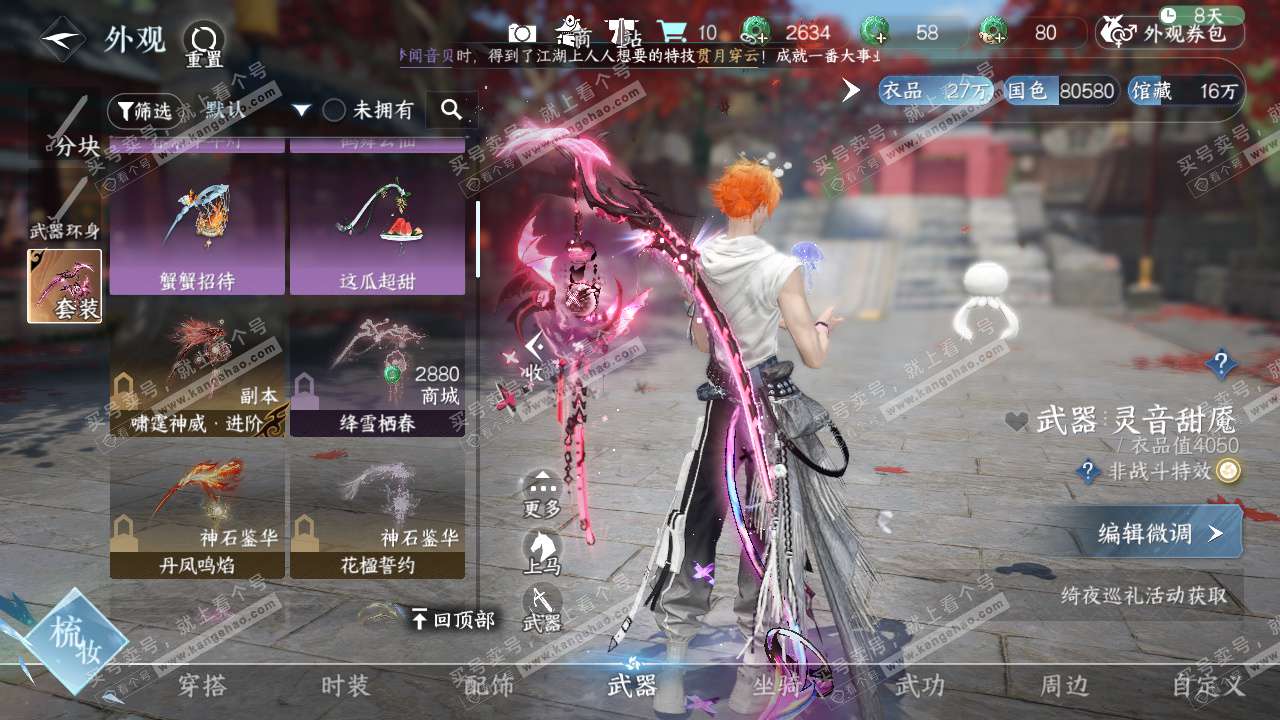Select the 蟹蟹招待 weapon skin
This screenshot has width=1280, height=720.
tap(197, 232)
